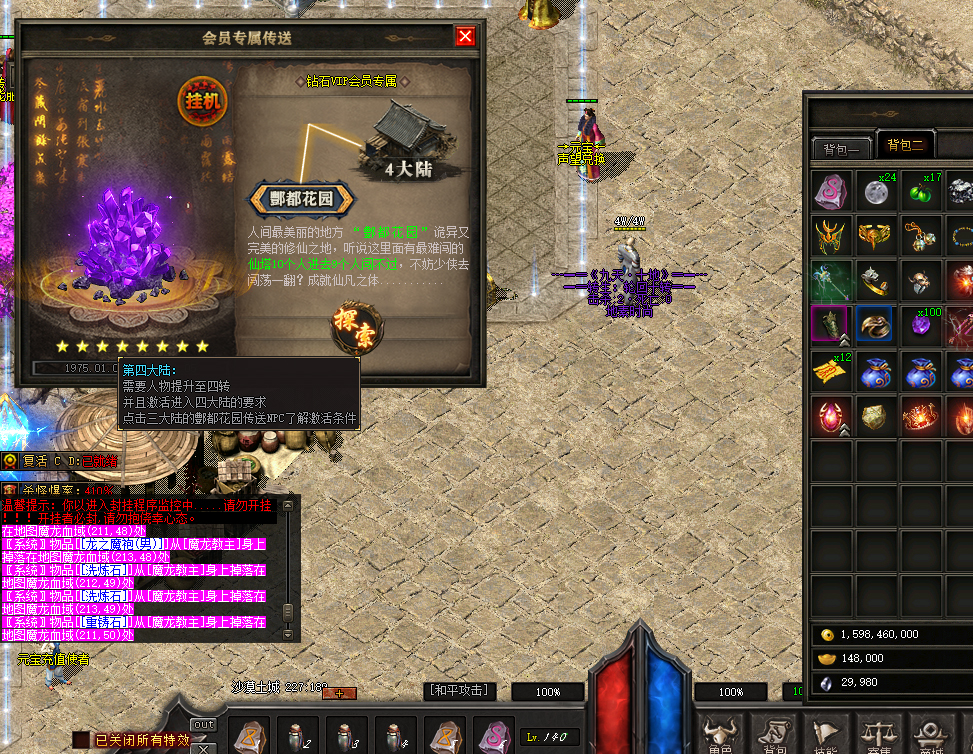This screenshot has height=754, width=973.
Task: Select the purple gem stack x100
Action: pos(923,326)
